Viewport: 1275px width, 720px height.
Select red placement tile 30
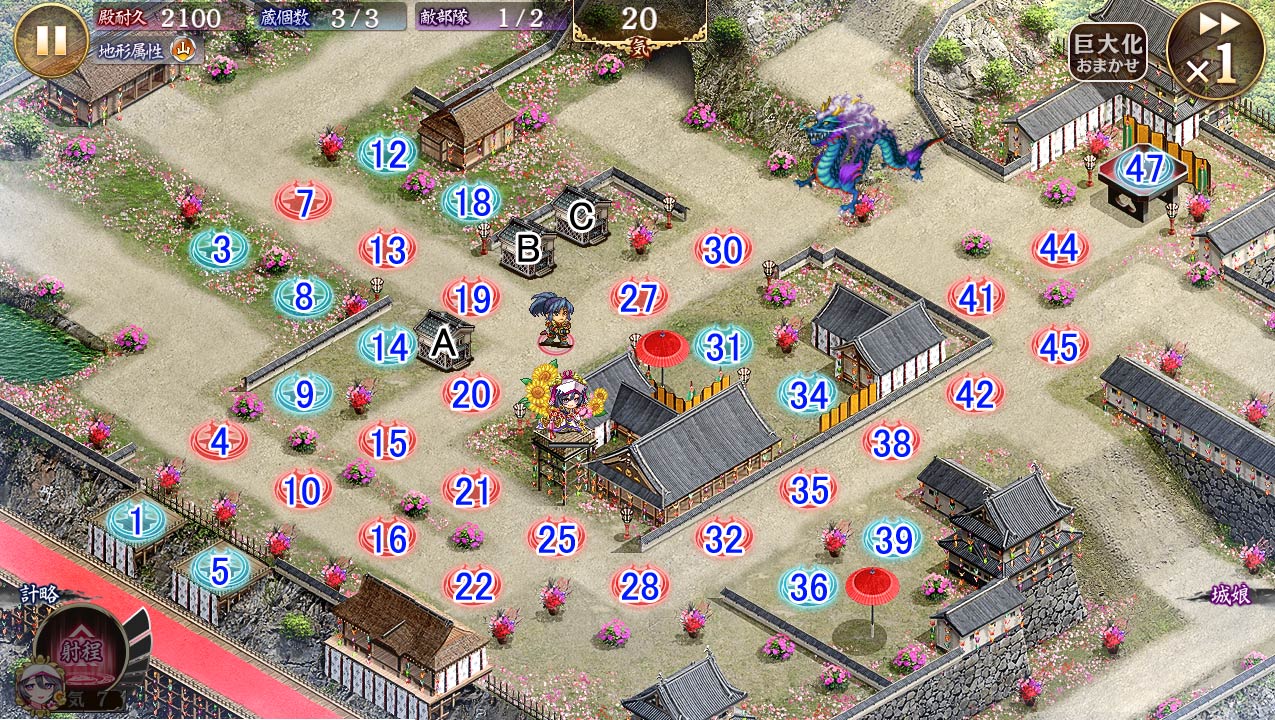[723, 251]
